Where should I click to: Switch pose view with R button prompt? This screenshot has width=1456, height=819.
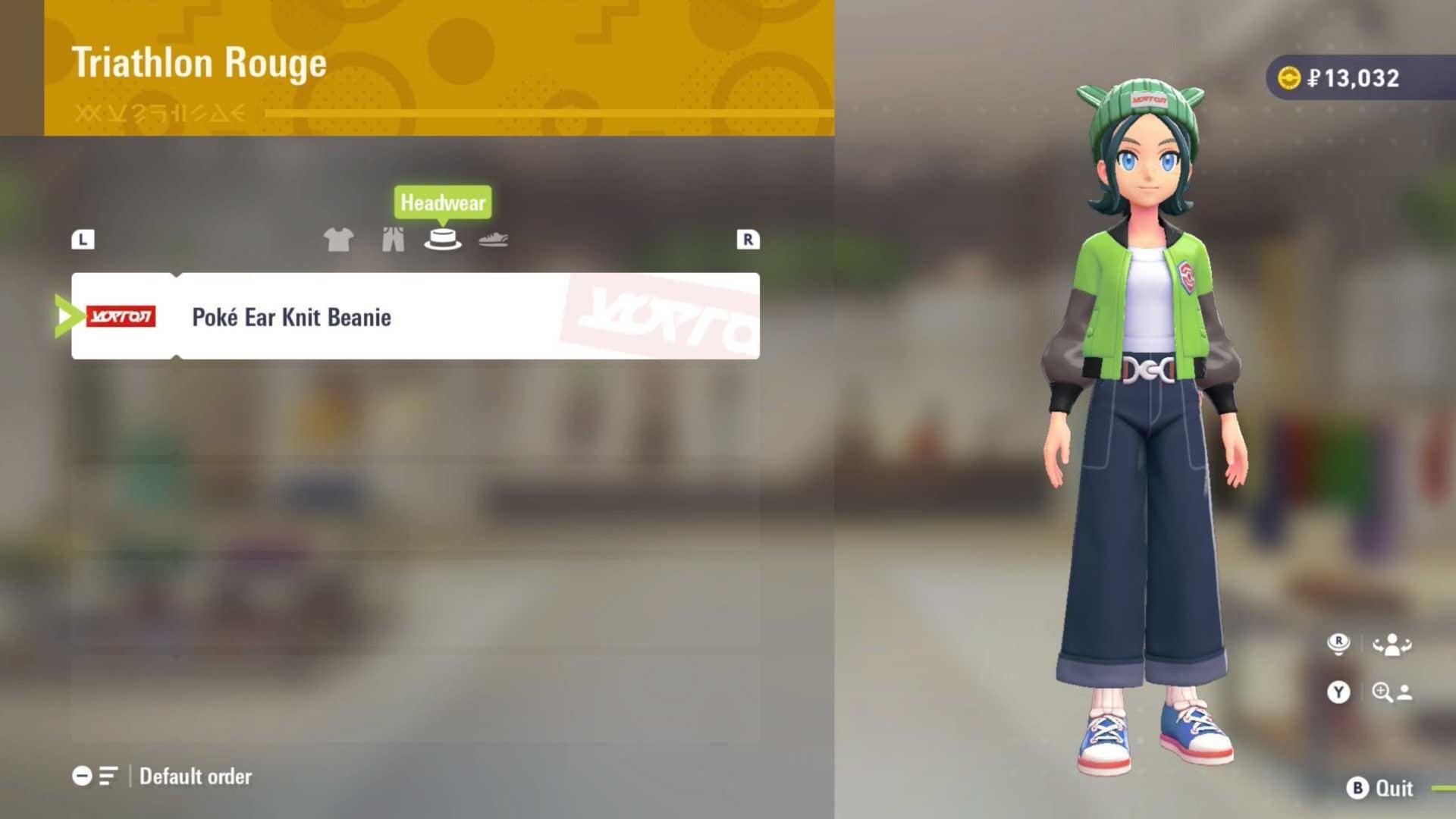1339,644
